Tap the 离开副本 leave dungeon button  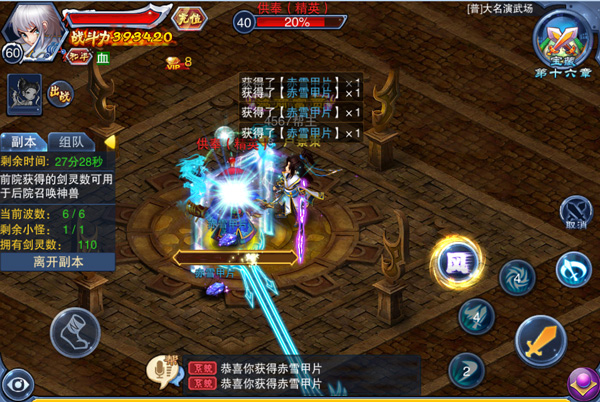[x=56, y=262]
